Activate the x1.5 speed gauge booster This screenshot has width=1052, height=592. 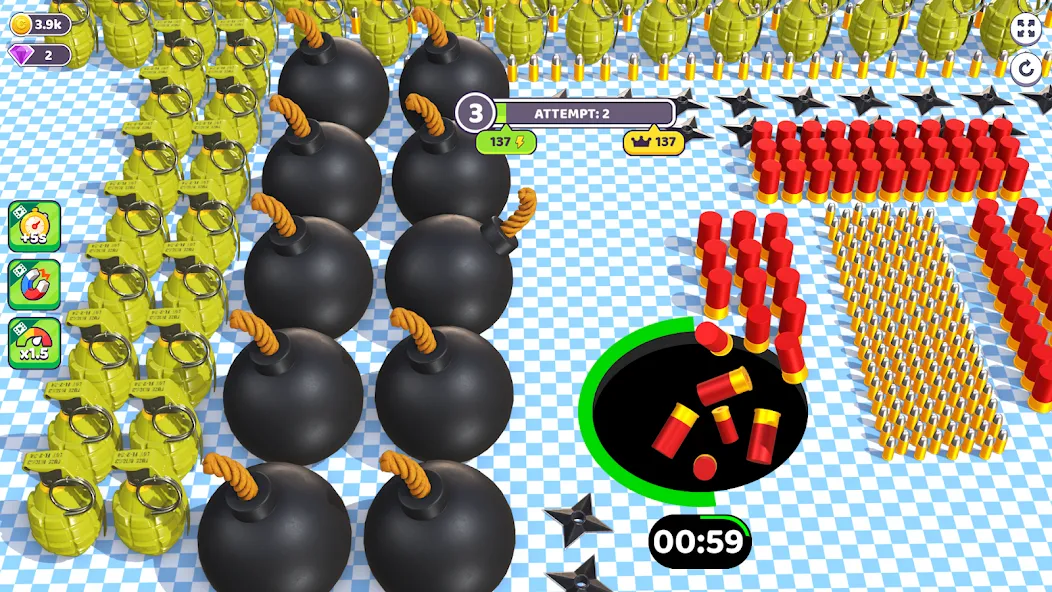[x=35, y=343]
